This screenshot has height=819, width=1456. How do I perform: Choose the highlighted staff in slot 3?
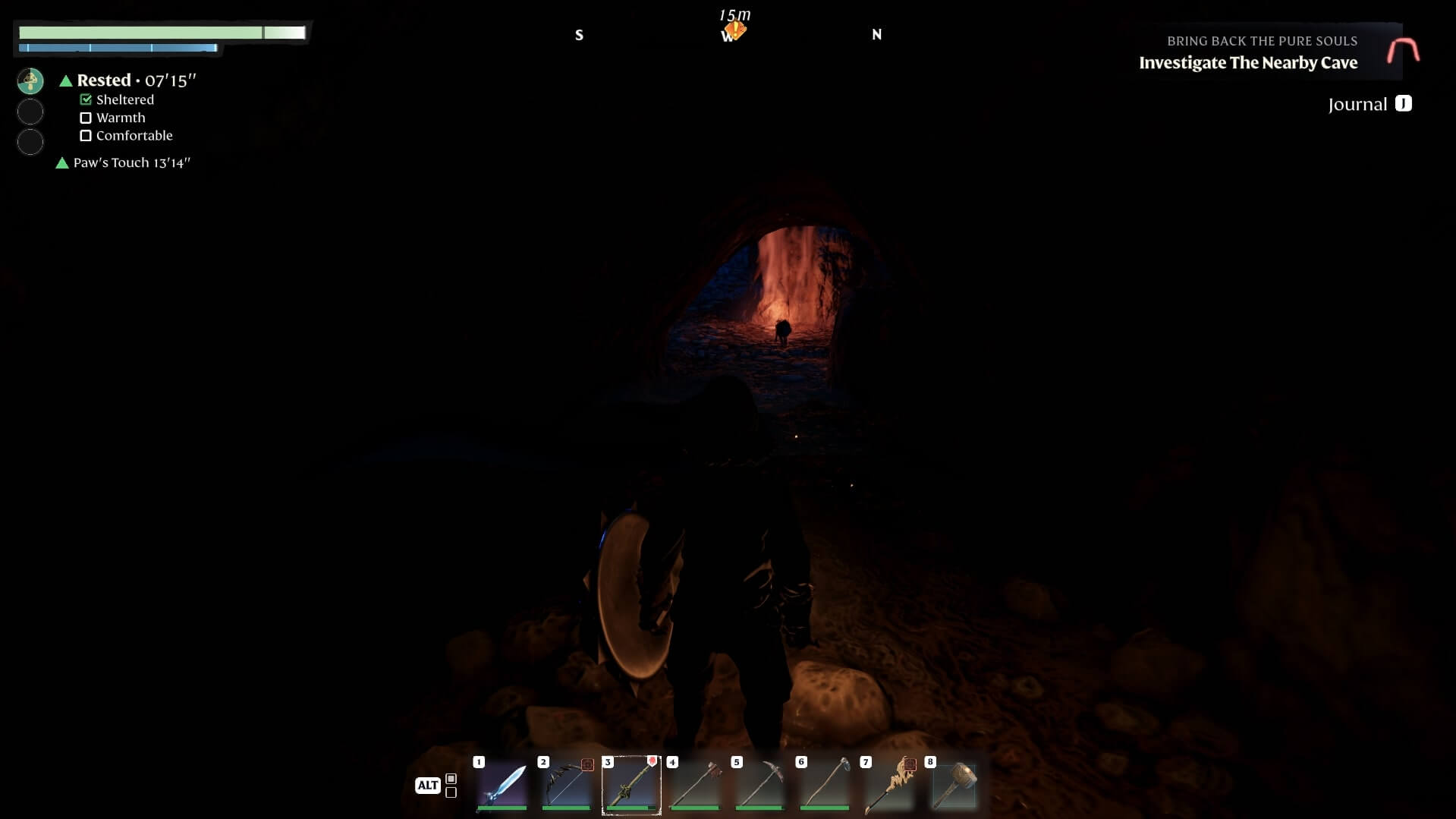pyautogui.click(x=631, y=785)
